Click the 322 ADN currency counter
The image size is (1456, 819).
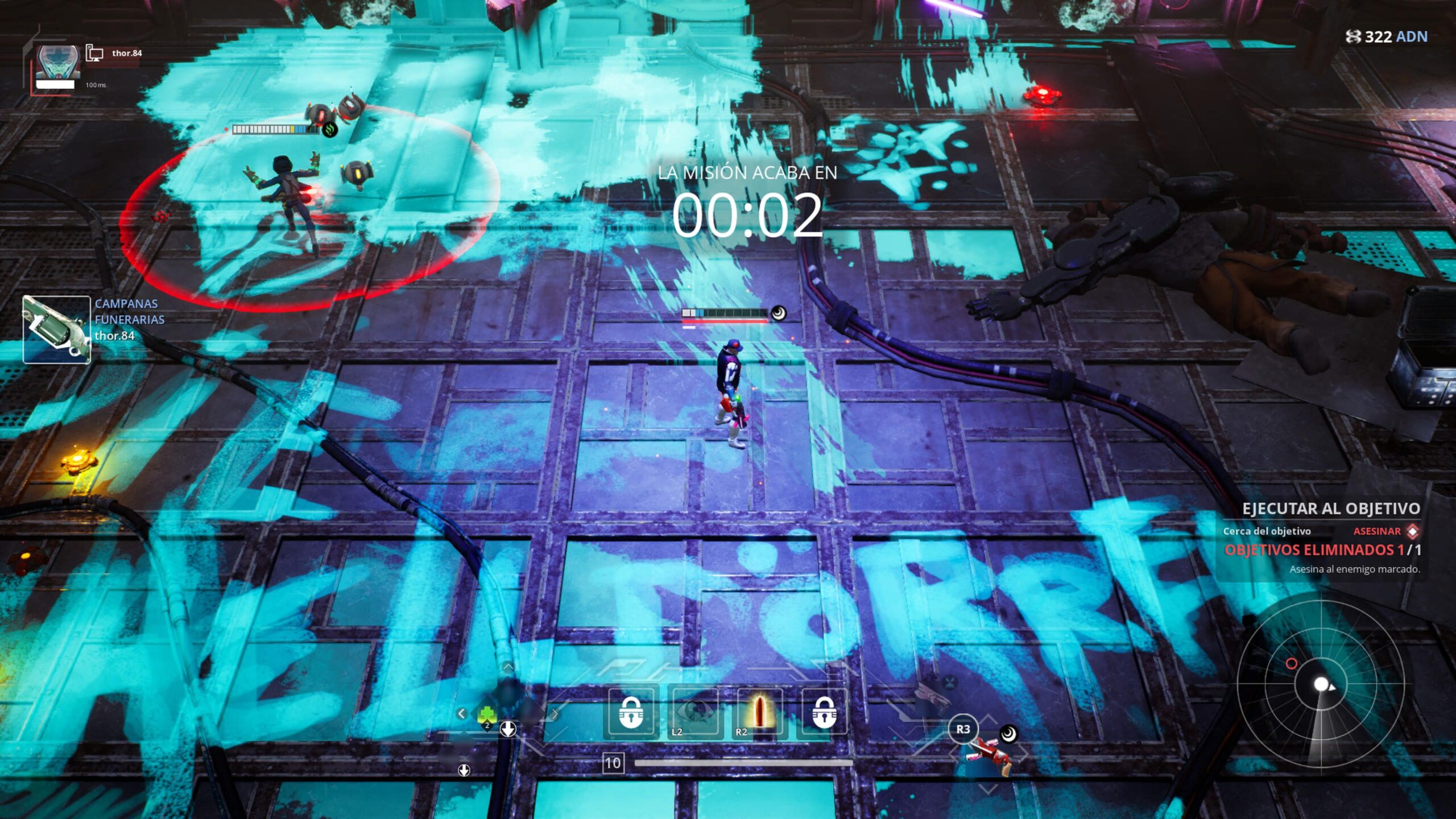pyautogui.click(x=1387, y=37)
